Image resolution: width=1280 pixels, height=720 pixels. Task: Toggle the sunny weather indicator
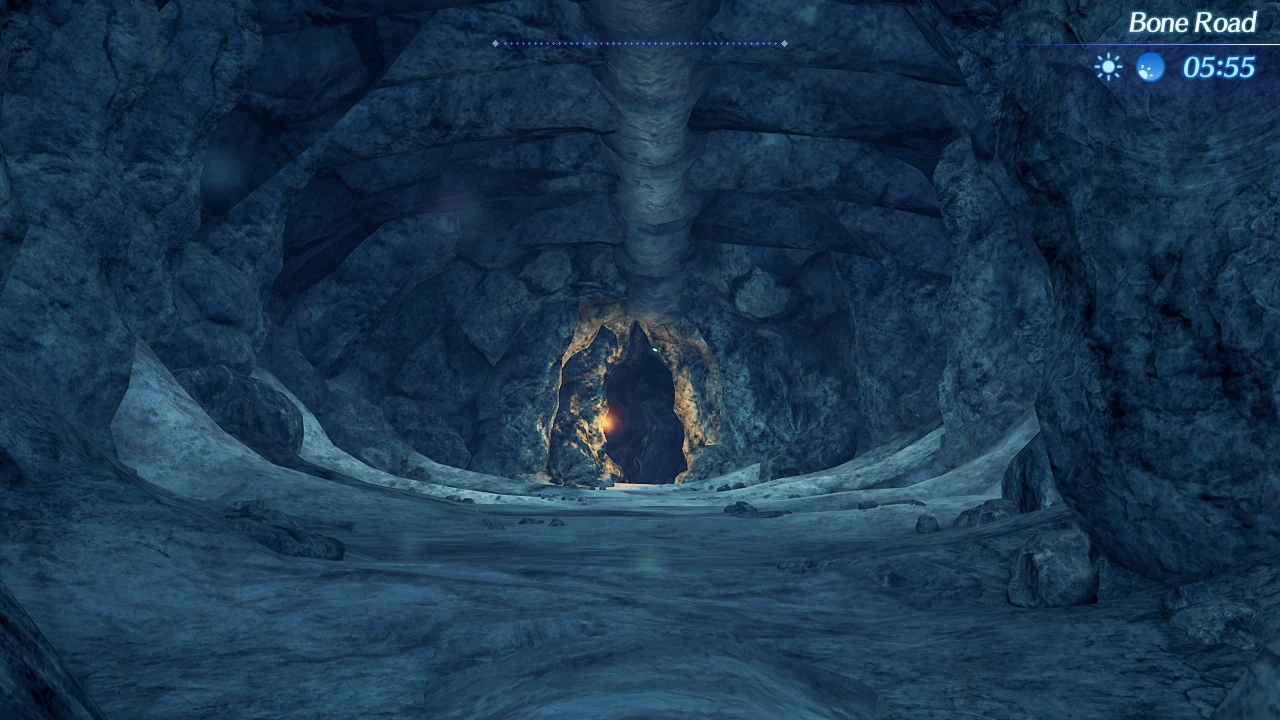pos(1108,66)
